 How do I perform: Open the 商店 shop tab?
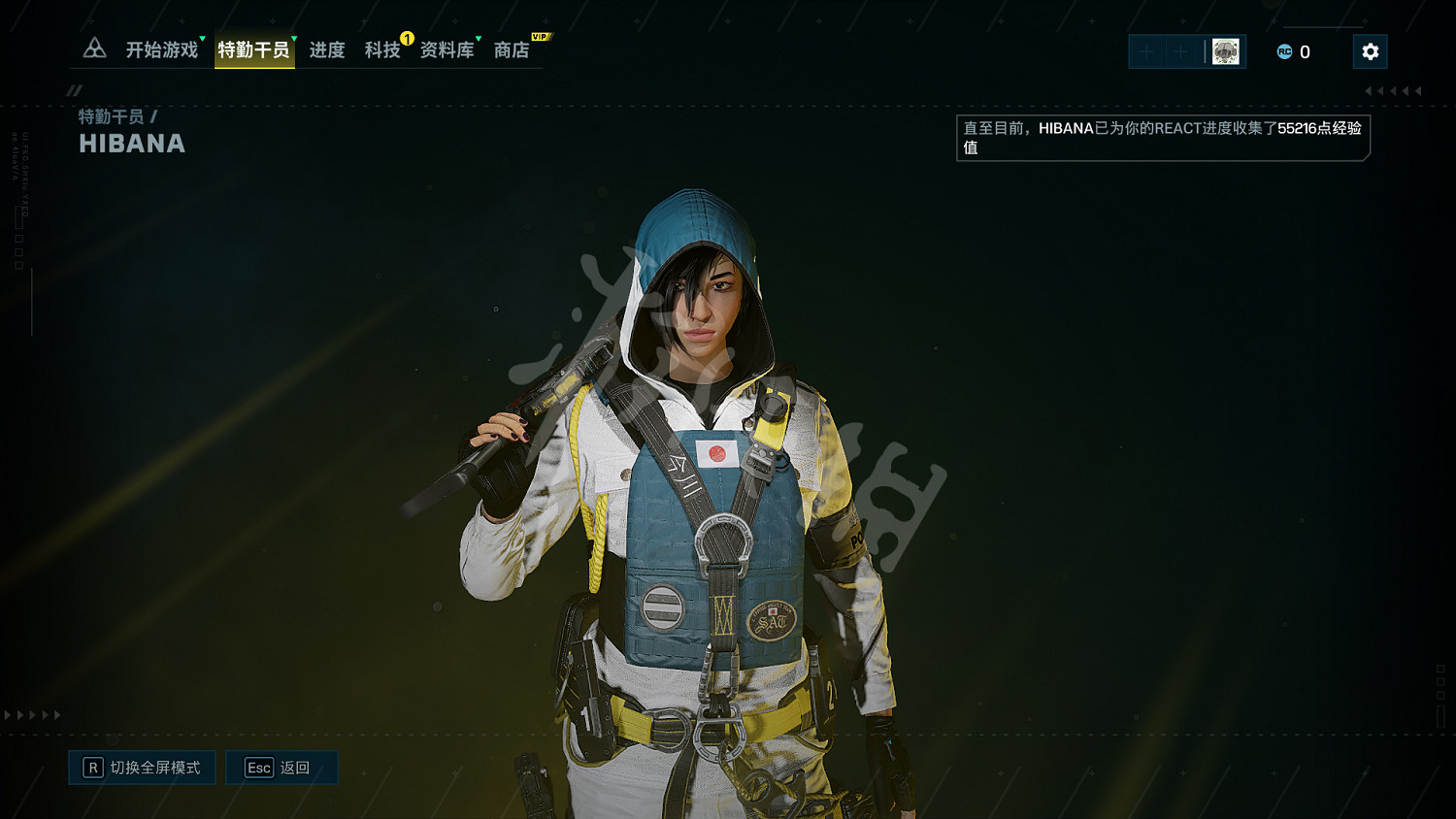click(x=512, y=50)
